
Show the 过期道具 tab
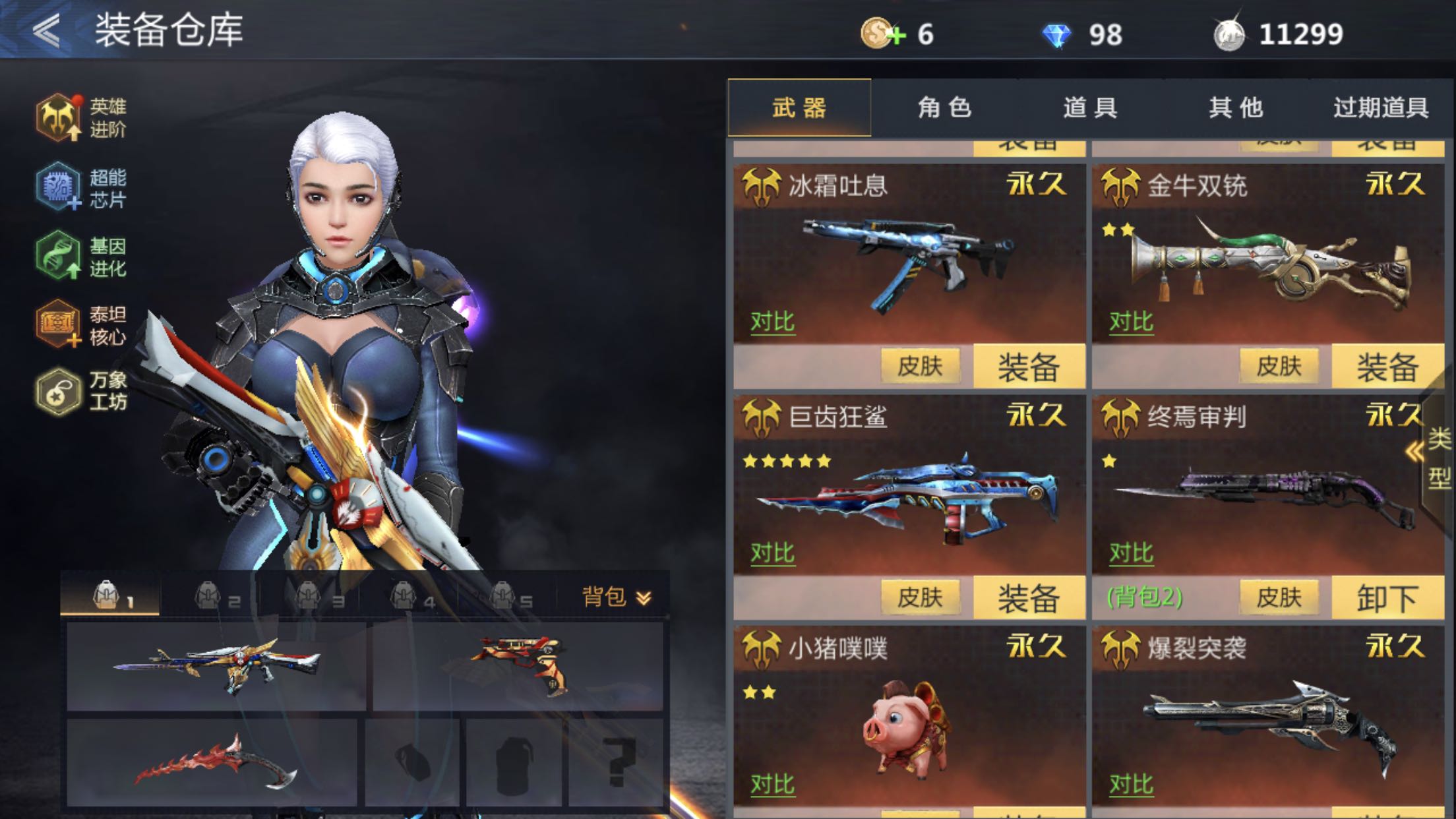(1380, 107)
